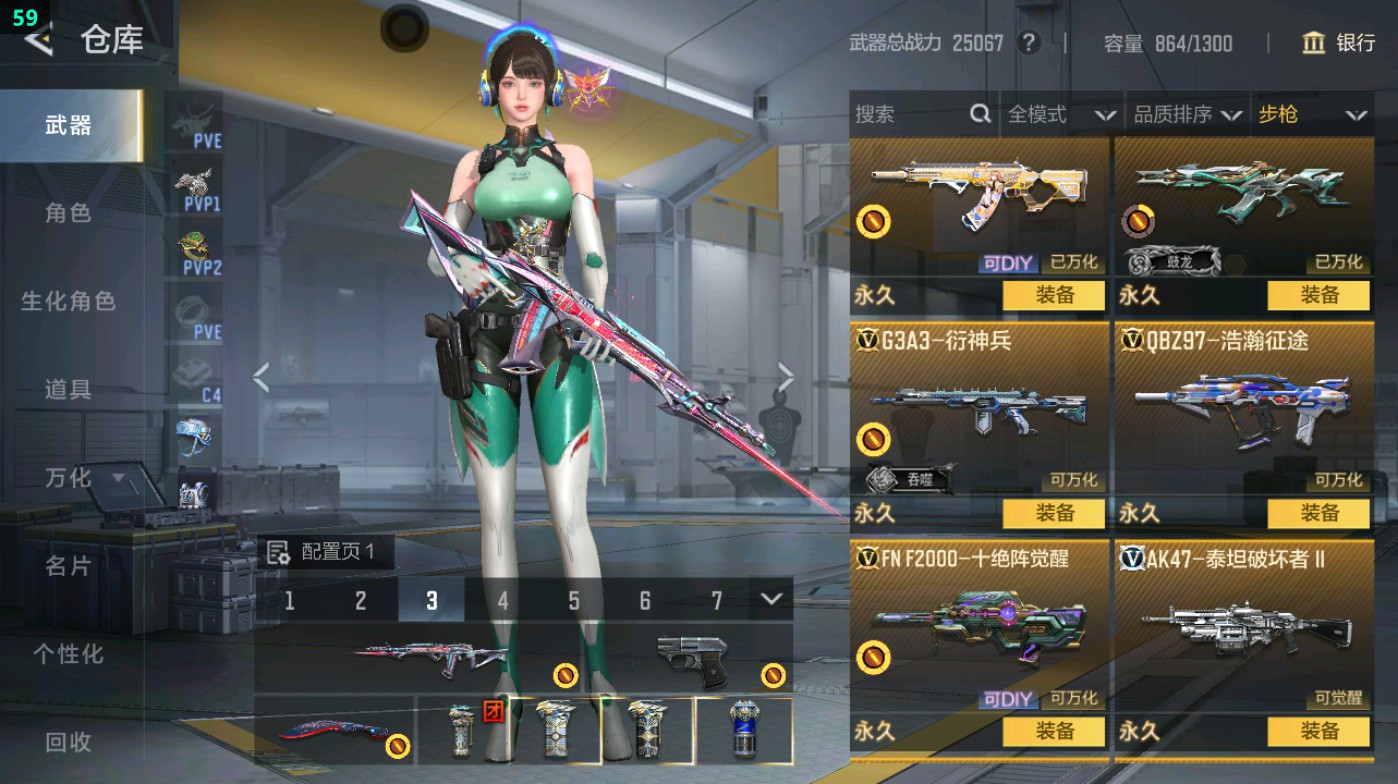This screenshot has height=784, width=1398.
Task: Select loadout slot number 5
Action: pos(574,601)
